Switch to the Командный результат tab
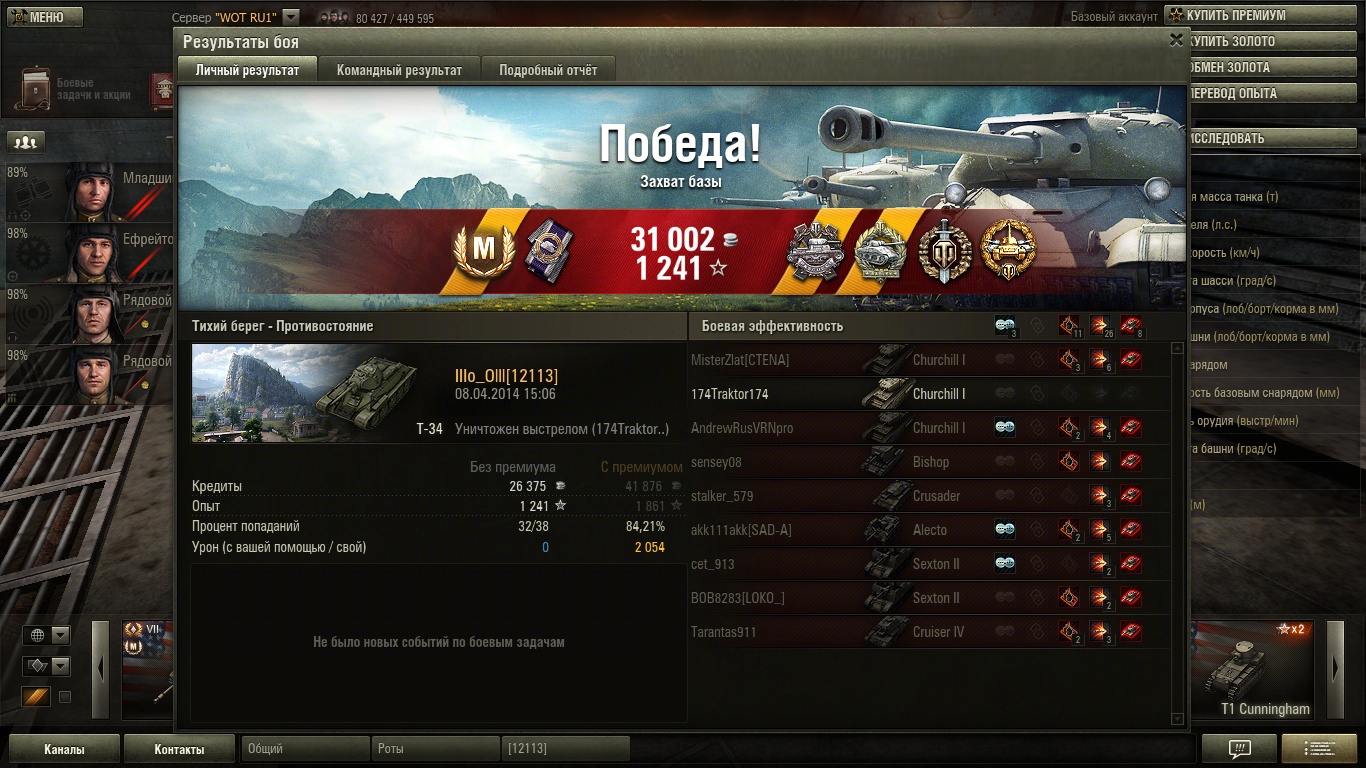This screenshot has width=1366, height=768. (399, 70)
